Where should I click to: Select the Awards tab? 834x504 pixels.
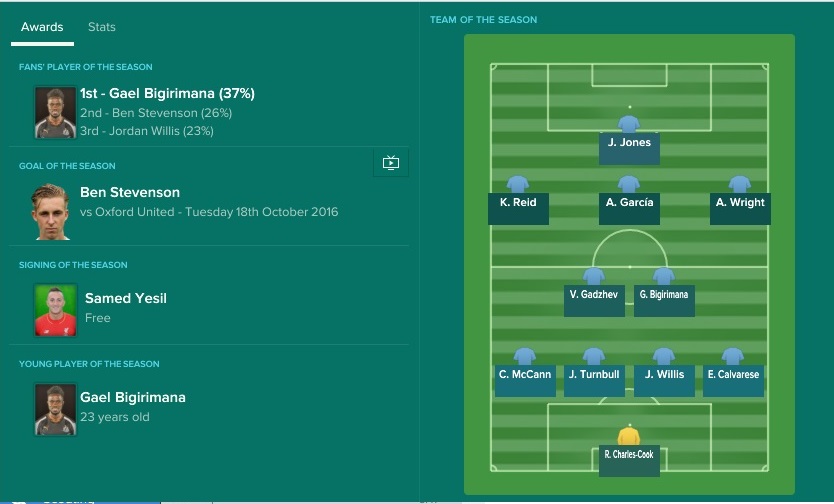[x=42, y=27]
